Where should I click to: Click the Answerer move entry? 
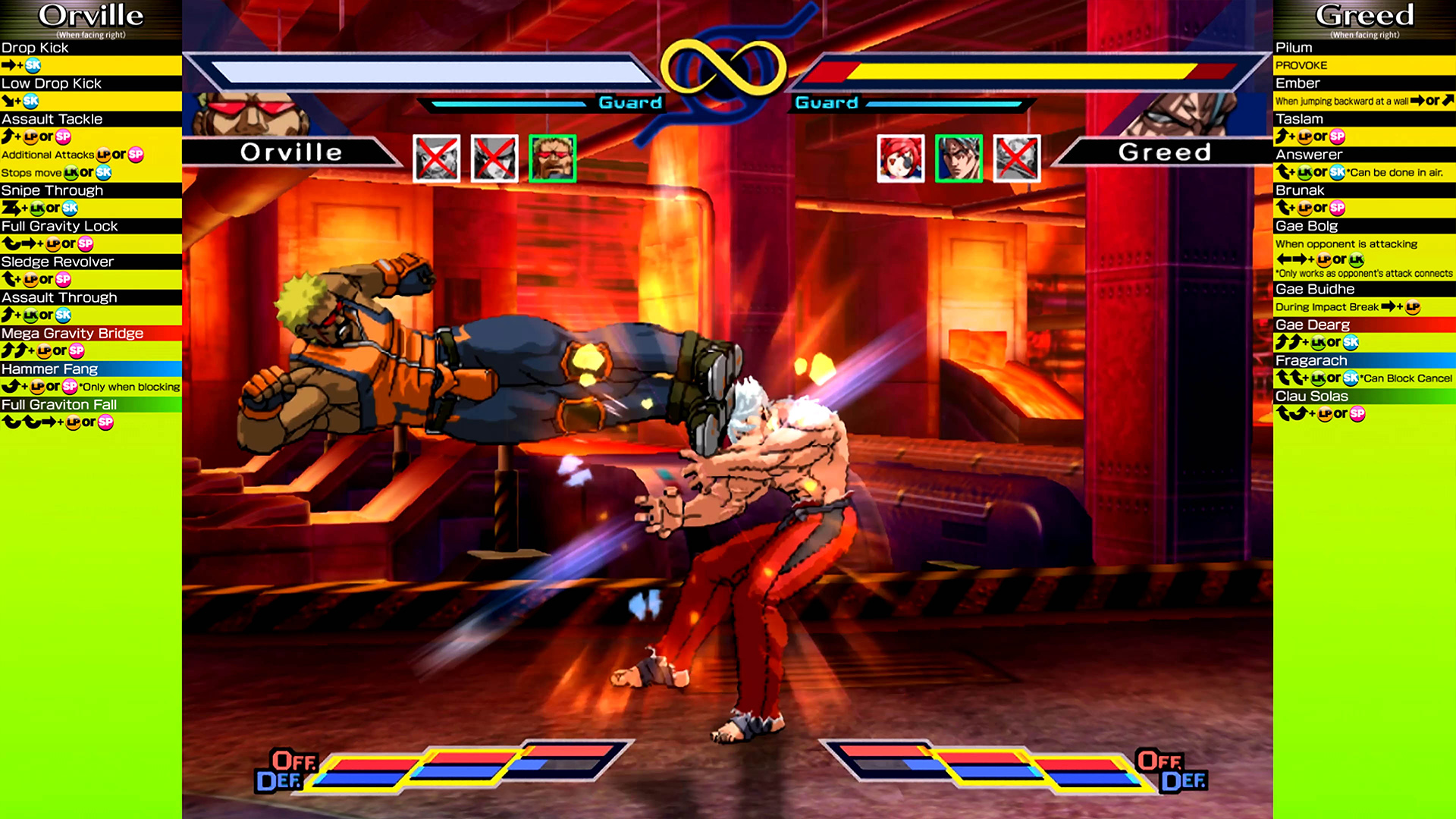click(x=1309, y=155)
